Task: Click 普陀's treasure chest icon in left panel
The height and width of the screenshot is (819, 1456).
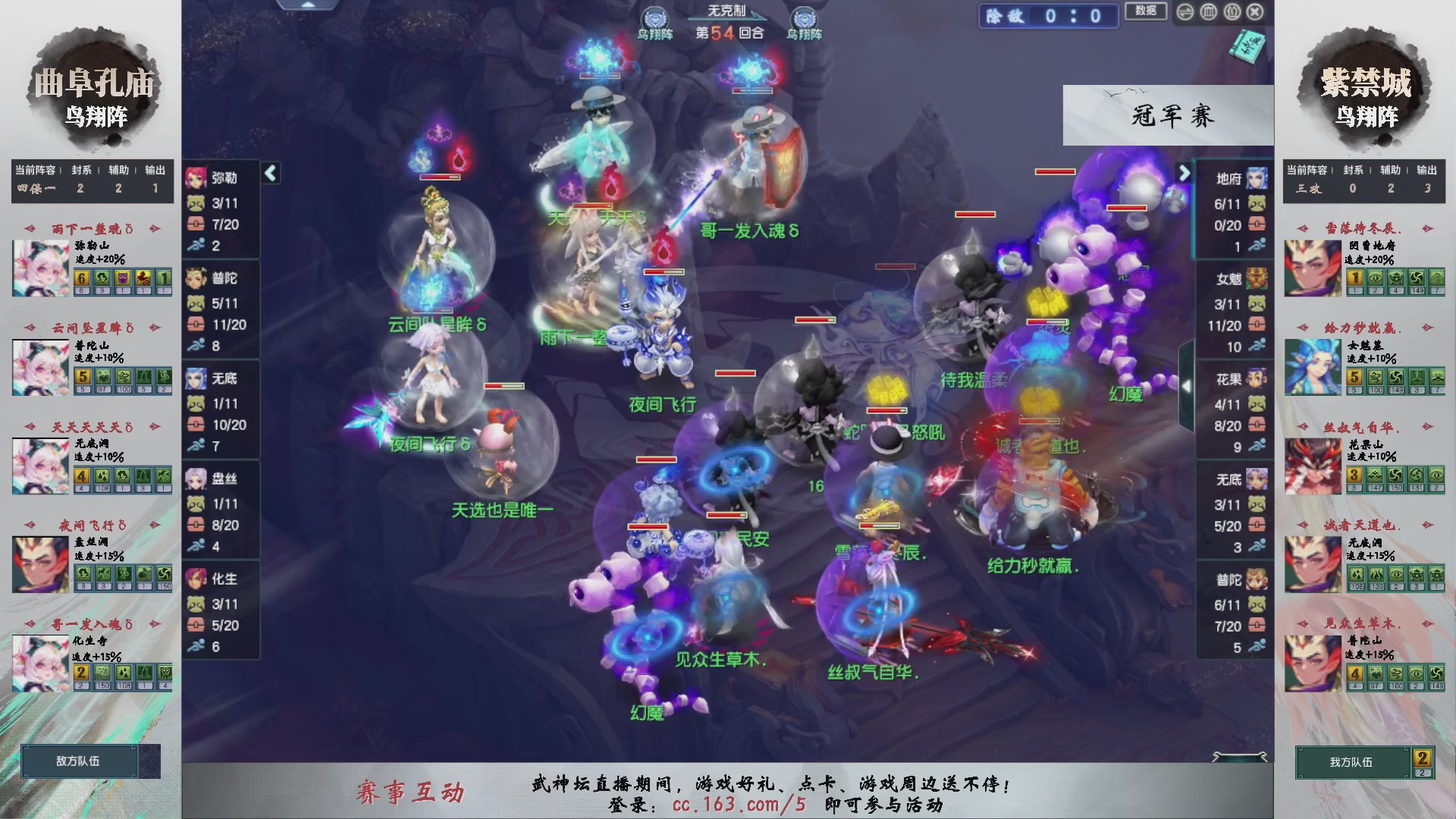Action: (196, 324)
